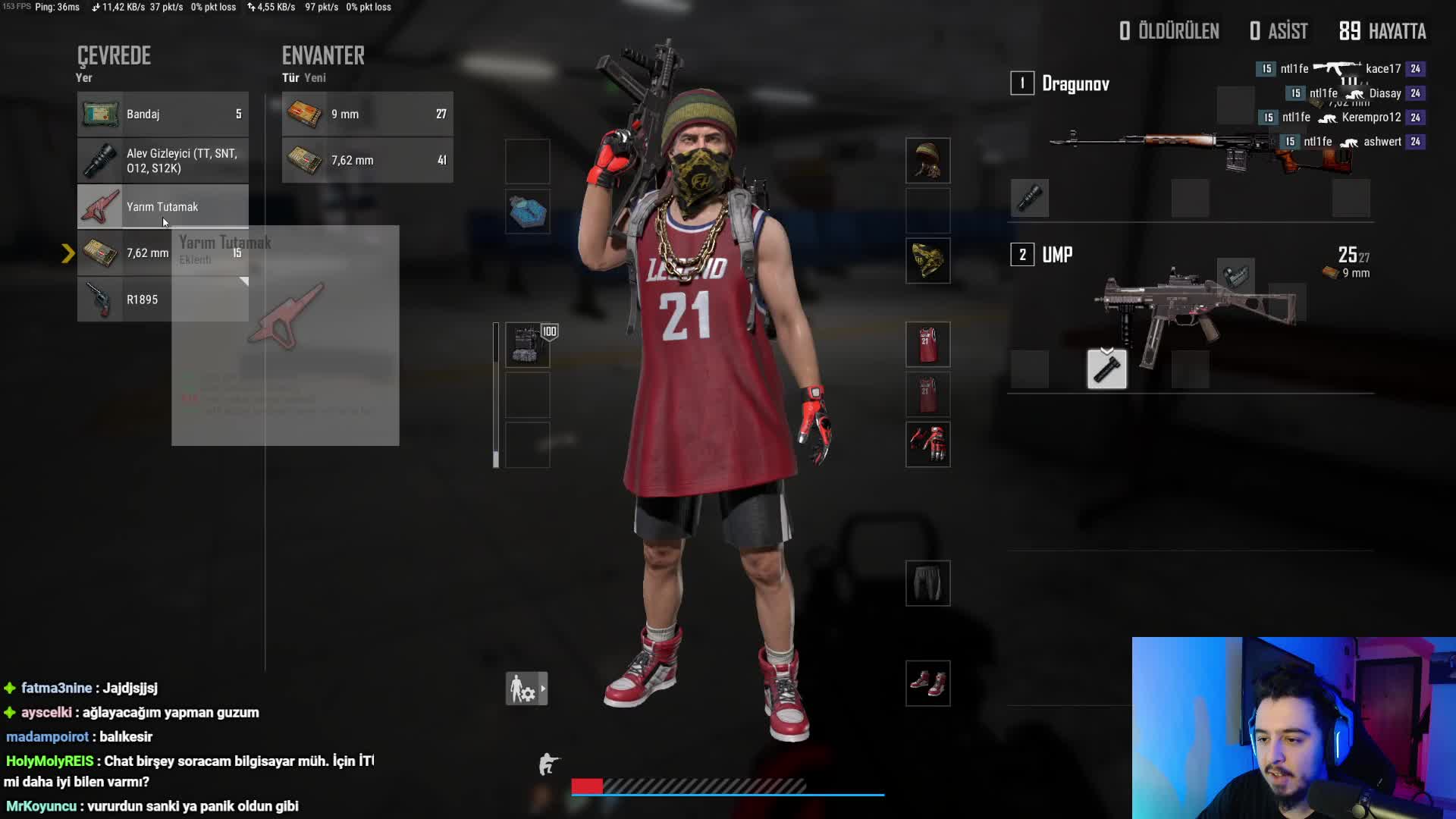Open the backpack slot with 100 badge
This screenshot has height=819, width=1456.
tap(527, 345)
